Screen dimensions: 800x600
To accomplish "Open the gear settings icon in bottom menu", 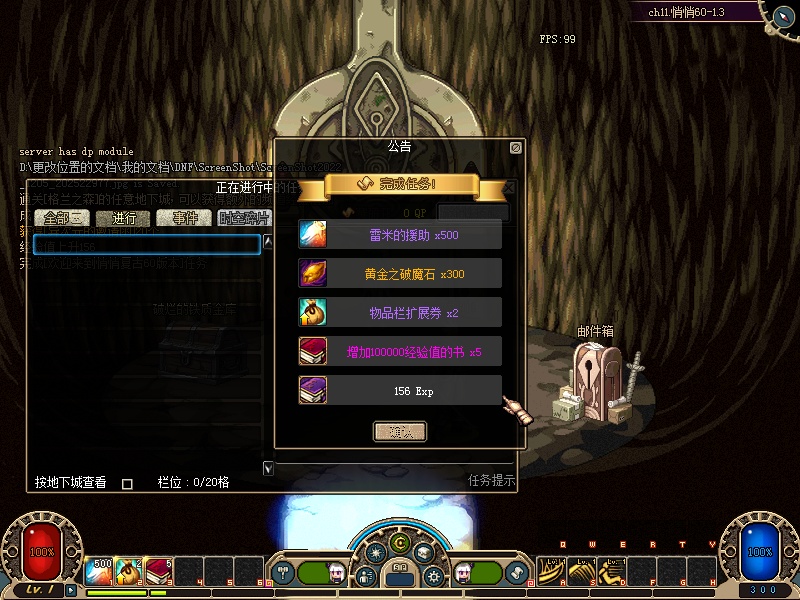I will [x=434, y=577].
